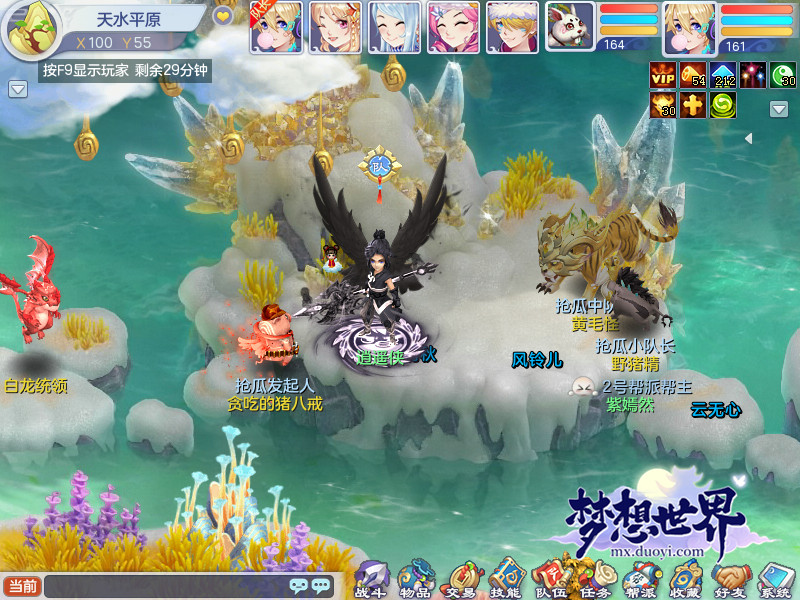Select the golden cross buff icon
Viewport: 800px width, 600px height.
click(x=693, y=105)
